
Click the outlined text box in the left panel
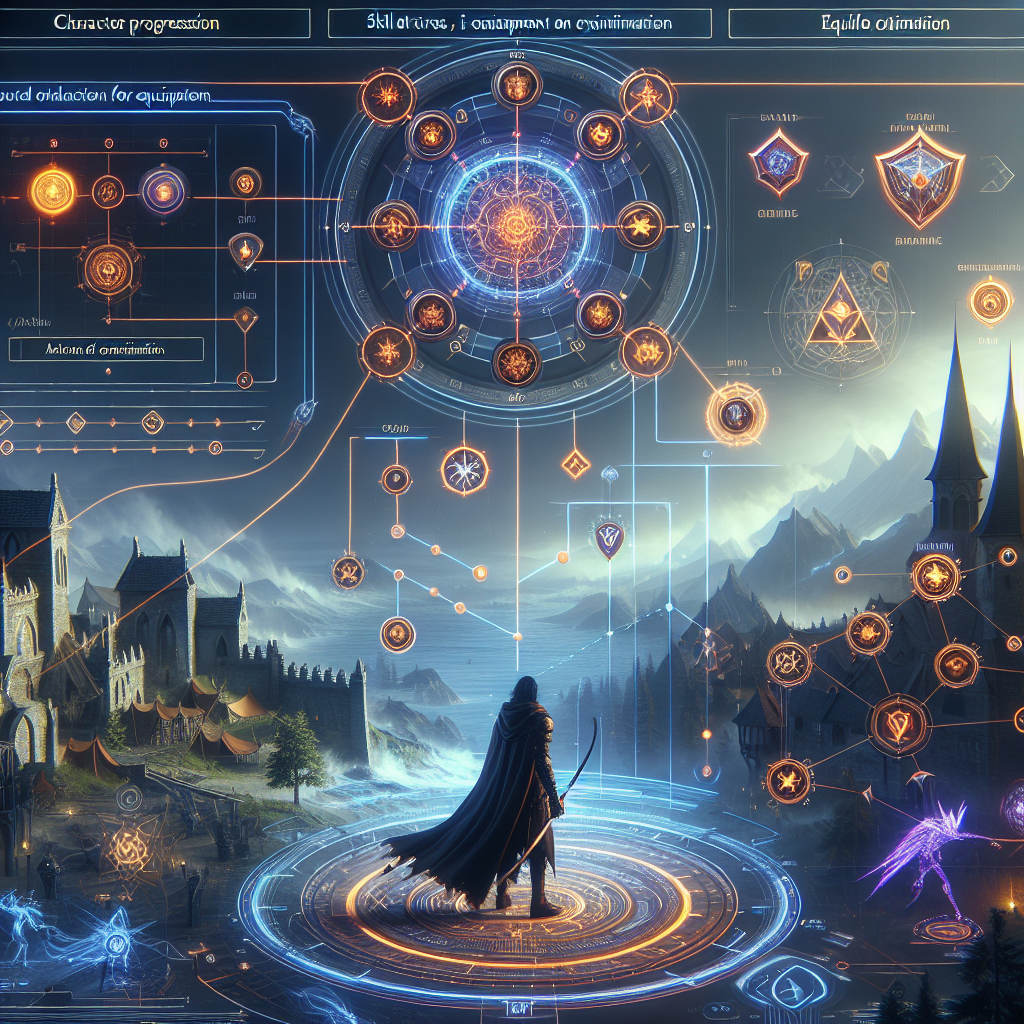[x=105, y=349]
